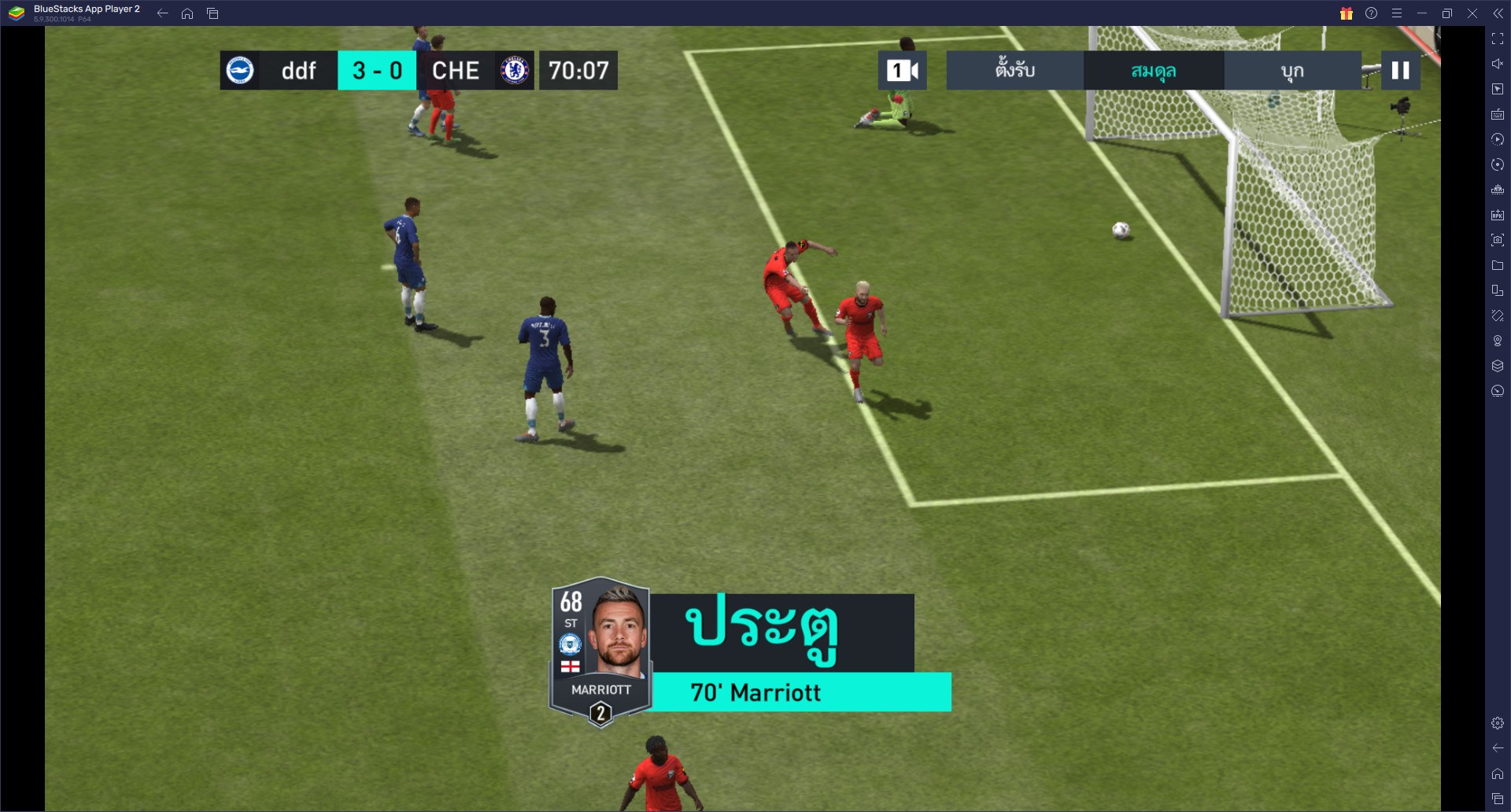1511x812 pixels.
Task: Pause the match
Action: [x=1401, y=70]
